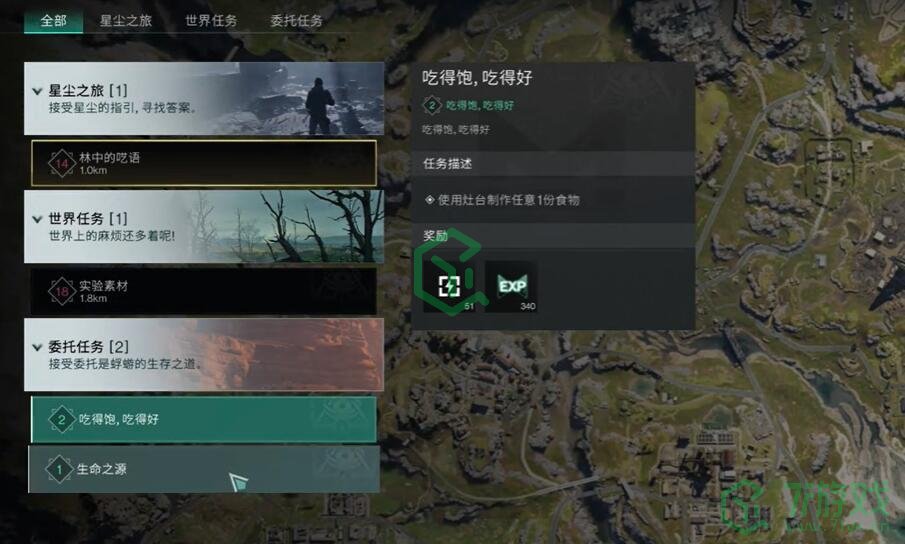Image resolution: width=905 pixels, height=544 pixels.
Task: Inspect the EXP 340 reward icon
Action: [x=511, y=287]
